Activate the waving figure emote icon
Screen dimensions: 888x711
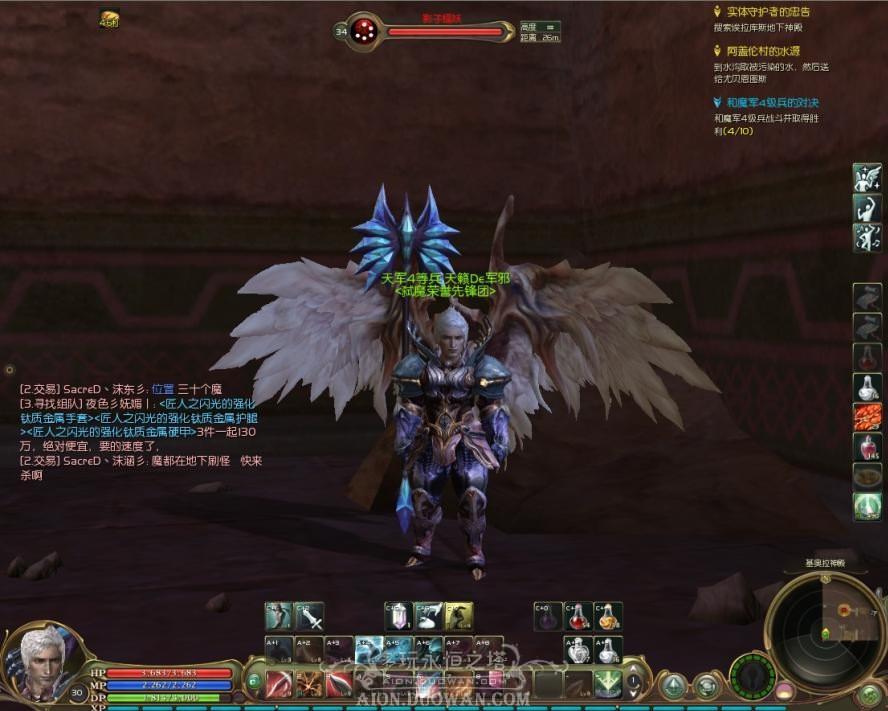coord(866,208)
